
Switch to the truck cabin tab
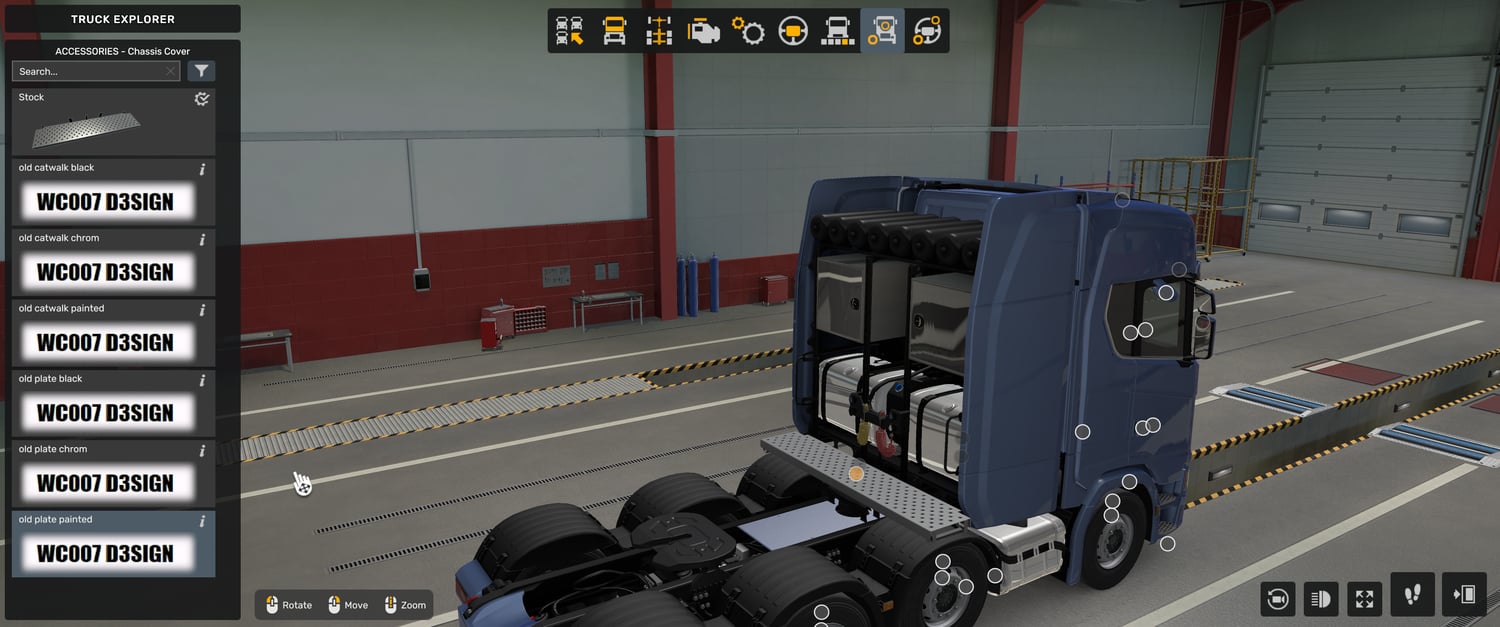614,31
